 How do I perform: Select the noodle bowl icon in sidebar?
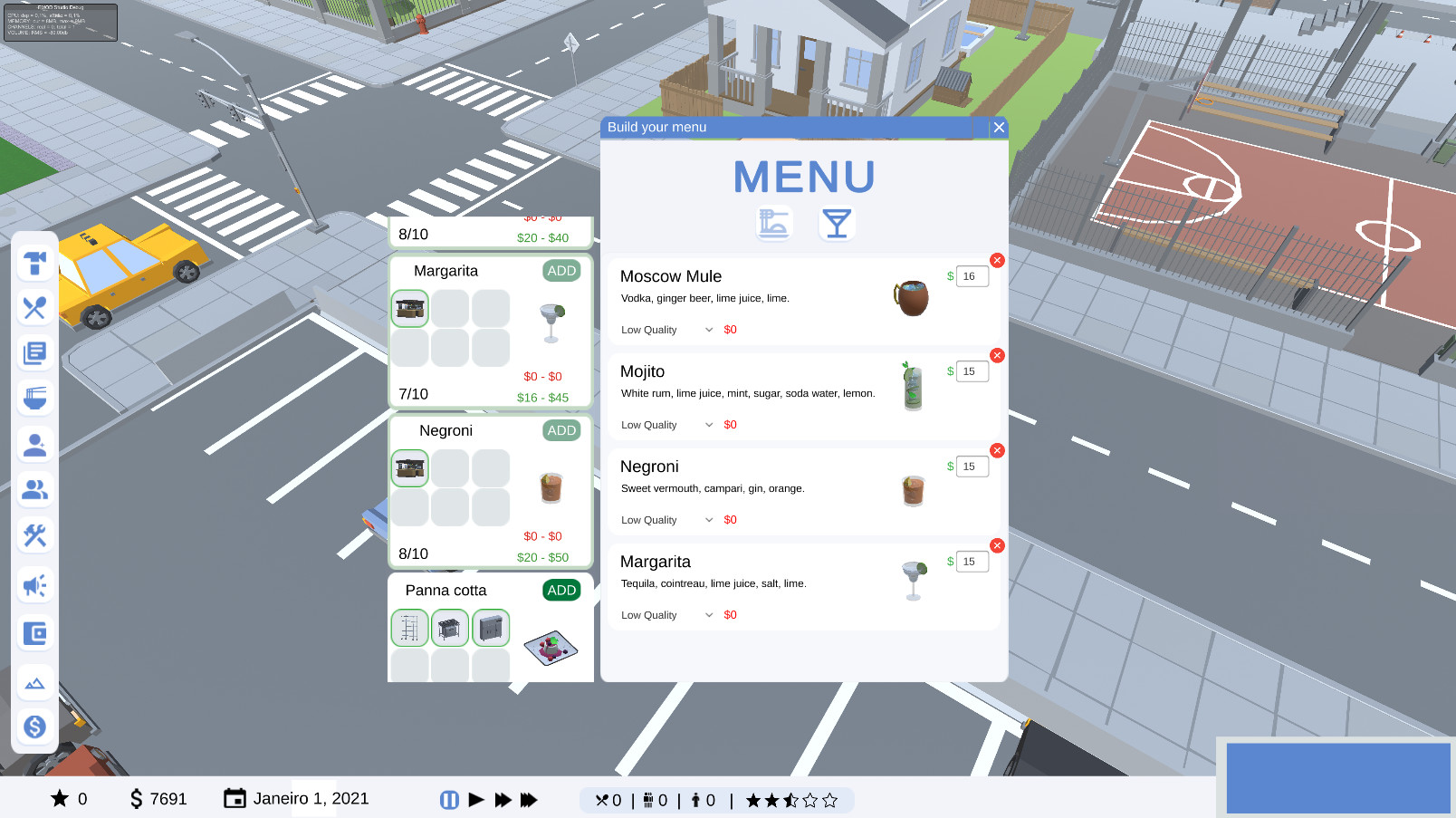(x=34, y=399)
